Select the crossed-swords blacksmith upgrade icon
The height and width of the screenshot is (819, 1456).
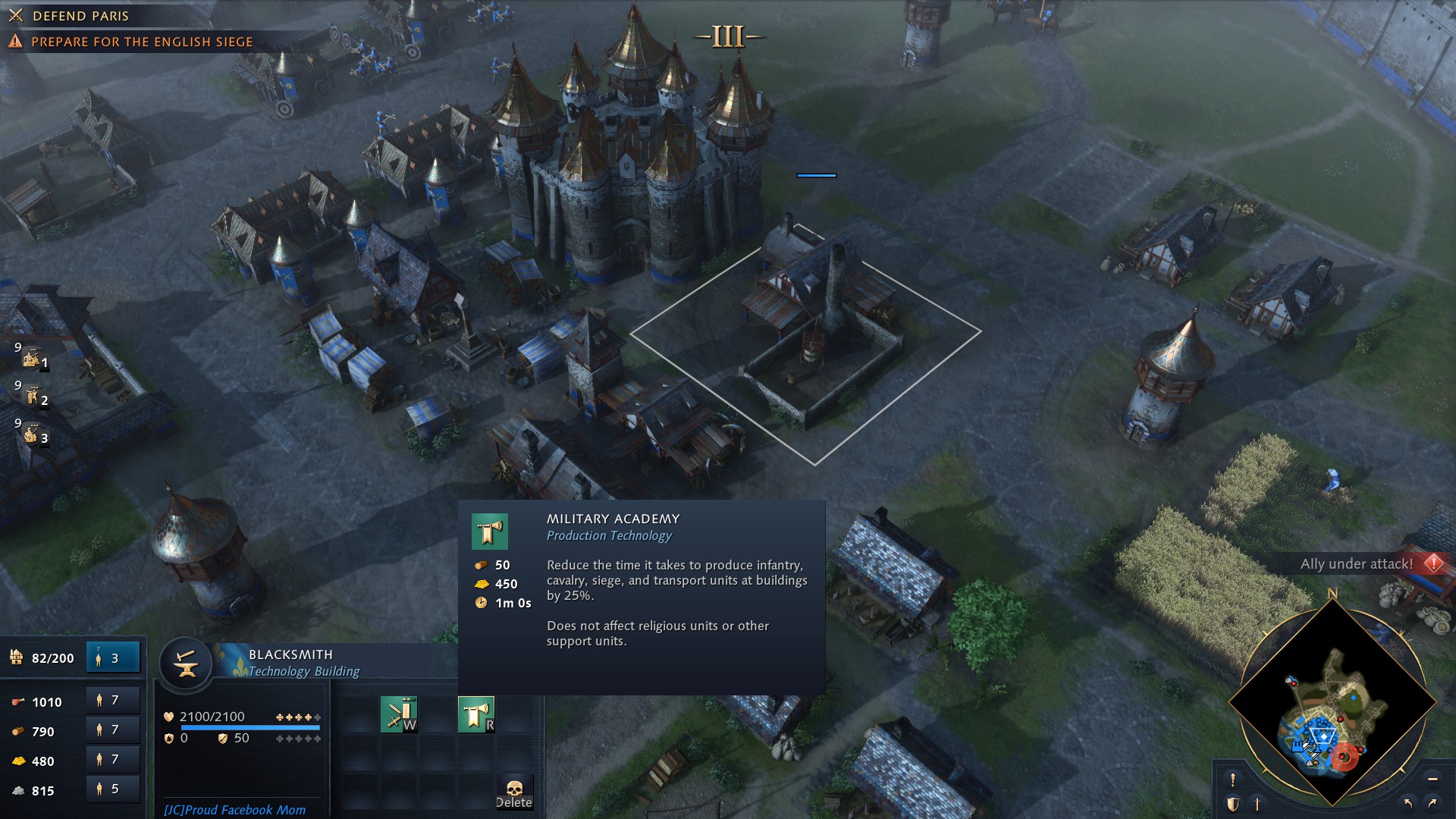(x=399, y=714)
